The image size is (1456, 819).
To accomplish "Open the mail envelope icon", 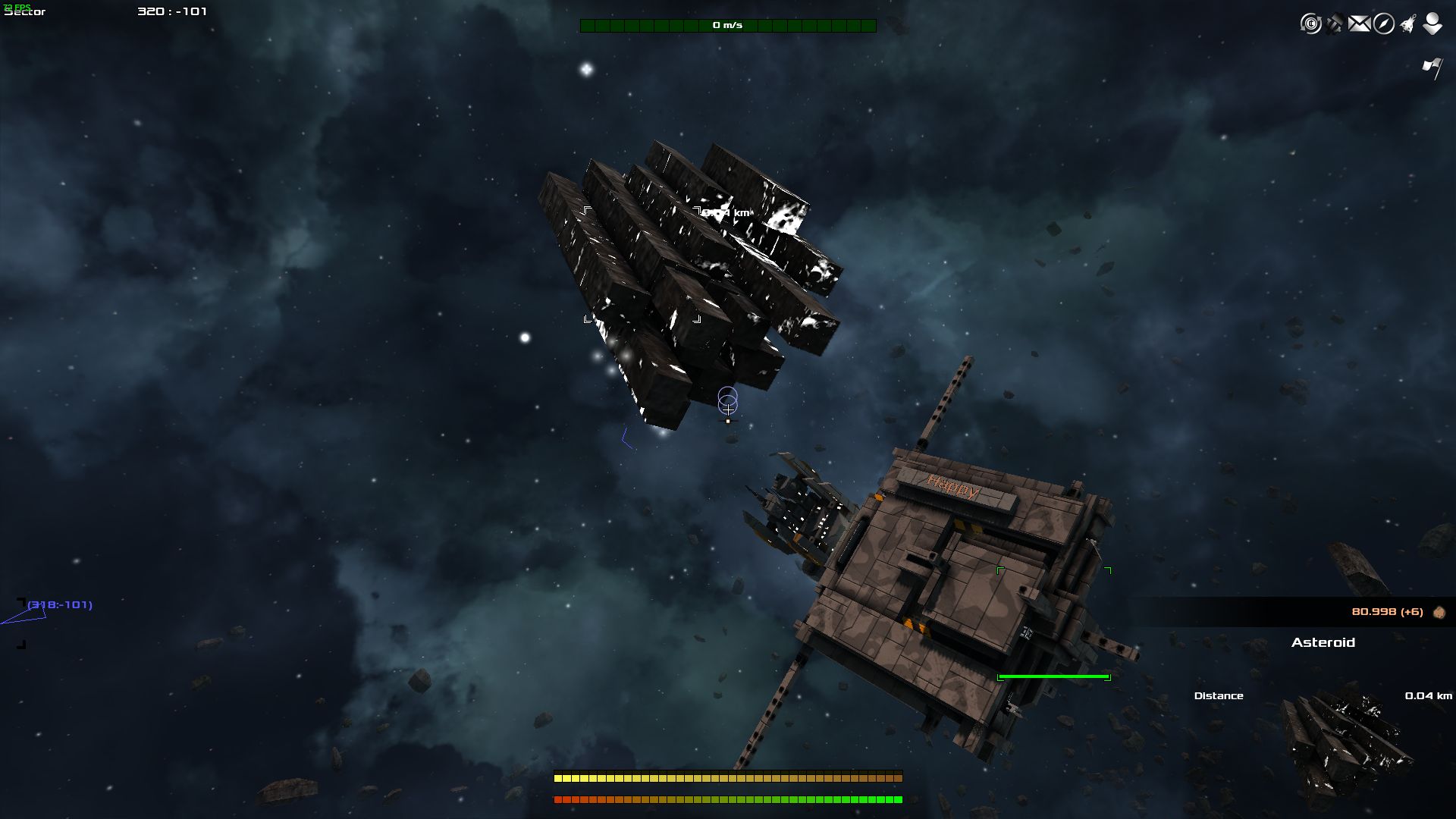I will coord(1359,24).
